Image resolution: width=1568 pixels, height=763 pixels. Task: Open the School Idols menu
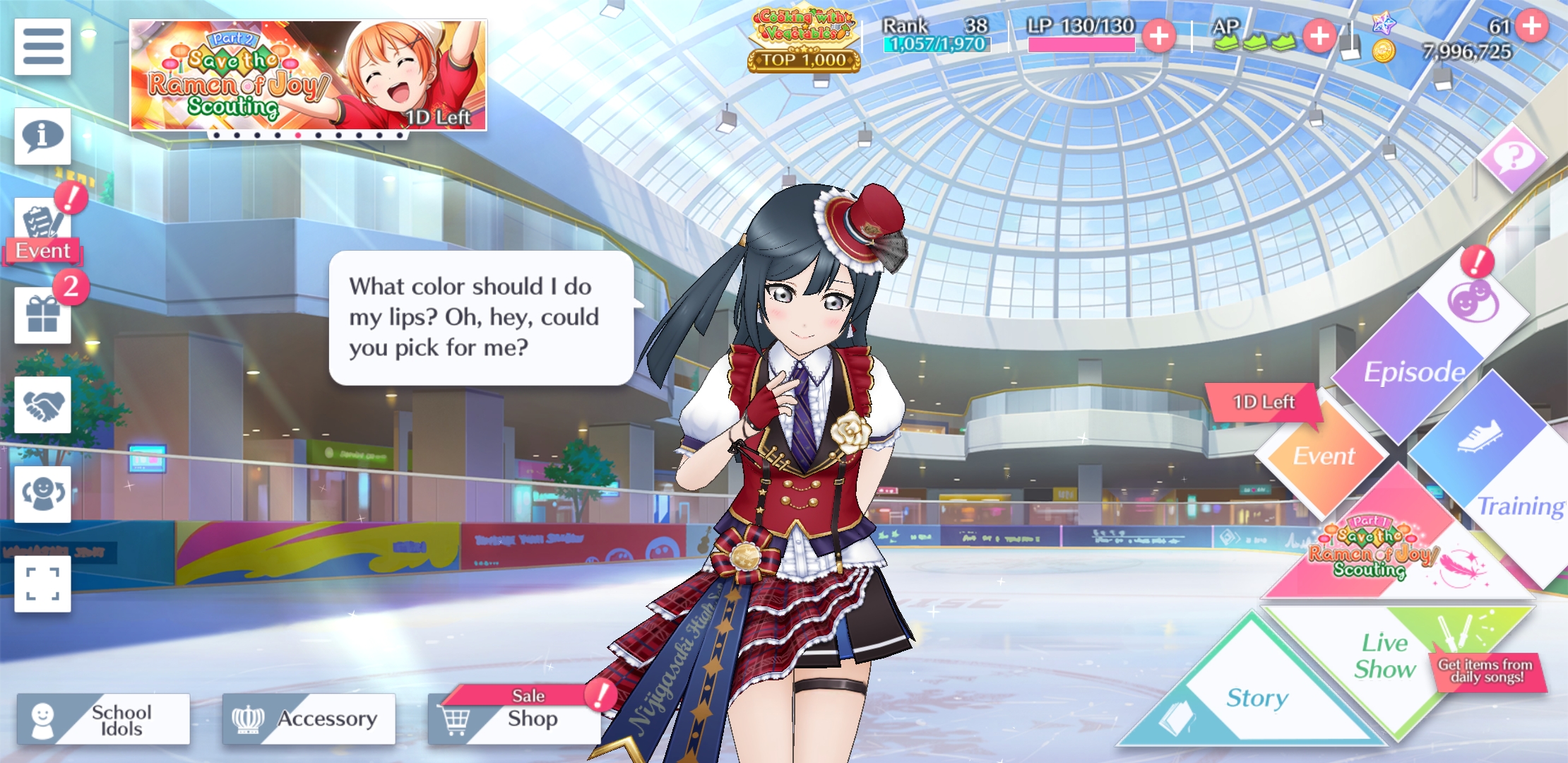click(104, 719)
